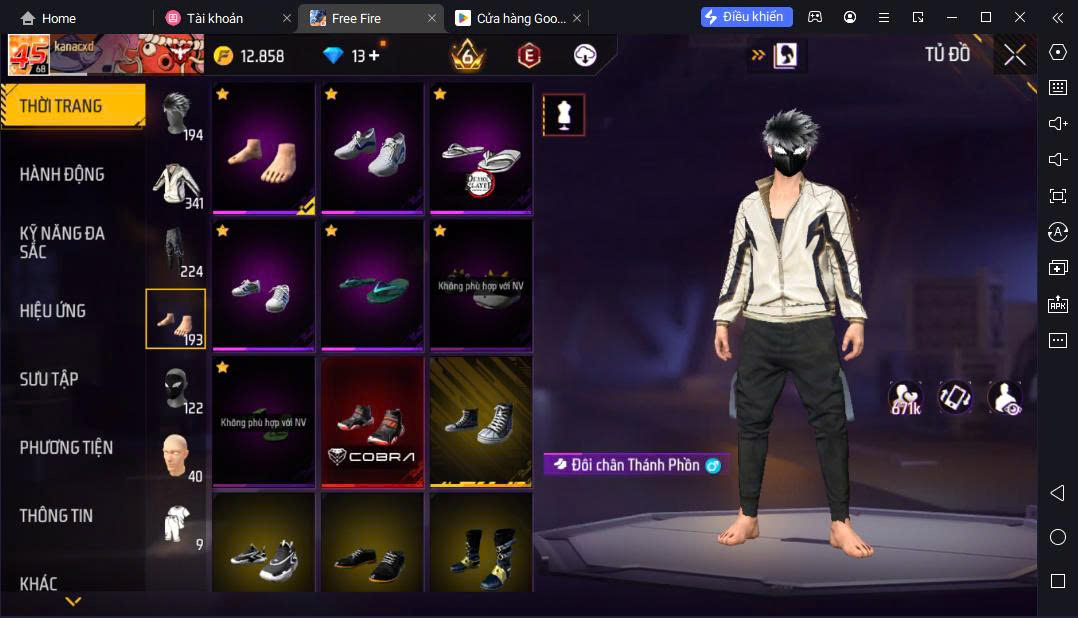The height and width of the screenshot is (618, 1078).
Task: Click the mannequin outfit icon
Action: (x=563, y=115)
